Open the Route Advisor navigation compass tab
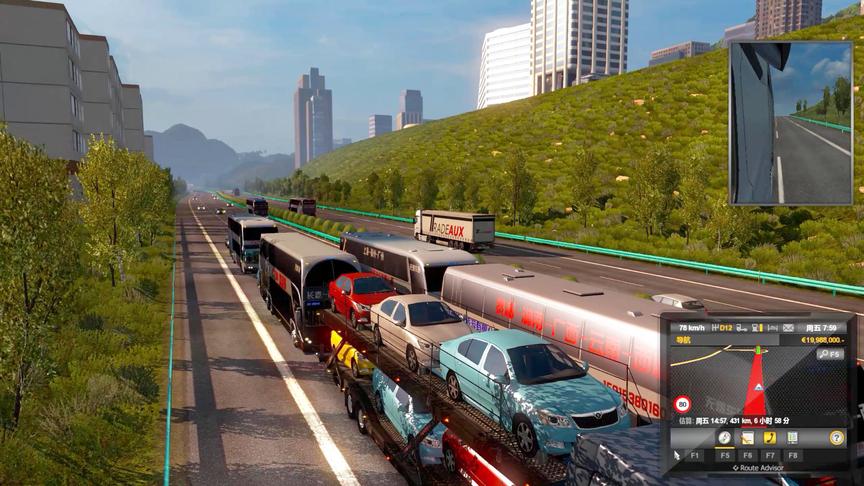This screenshot has height=486, width=864. point(724,438)
